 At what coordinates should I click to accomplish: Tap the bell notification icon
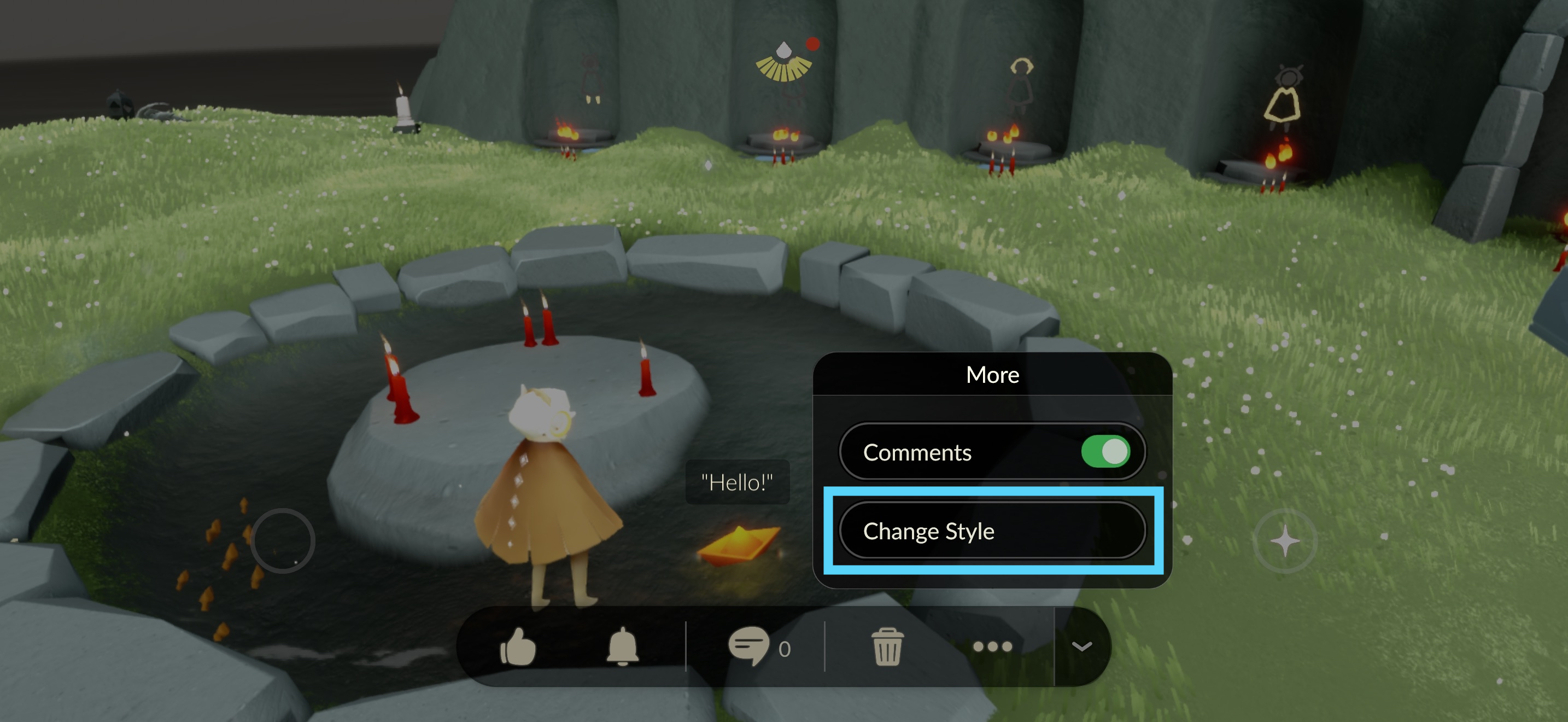[x=622, y=647]
